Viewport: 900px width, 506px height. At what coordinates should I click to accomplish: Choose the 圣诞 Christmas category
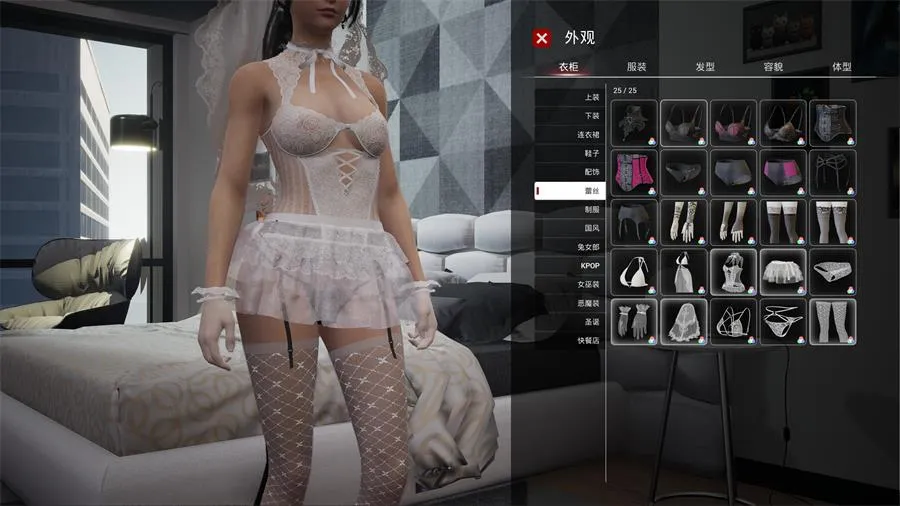(591, 322)
